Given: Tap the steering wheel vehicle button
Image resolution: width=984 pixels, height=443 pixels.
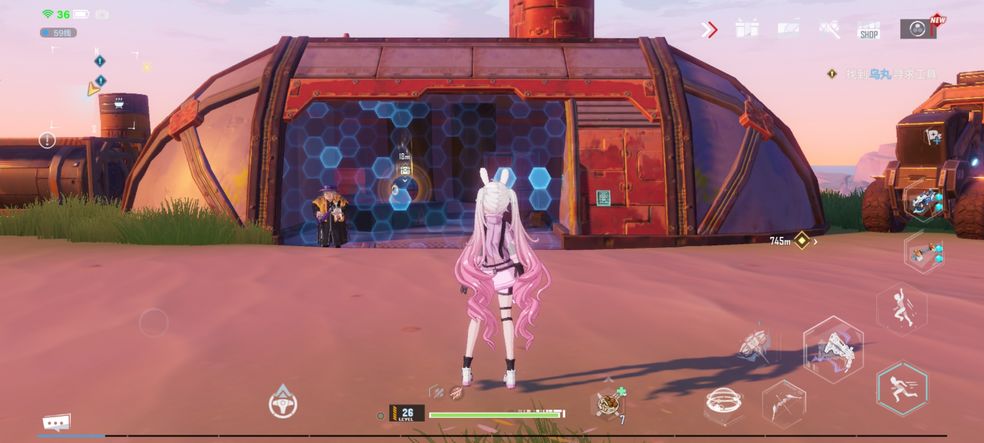Looking at the screenshot, I should pyautogui.click(x=283, y=402).
